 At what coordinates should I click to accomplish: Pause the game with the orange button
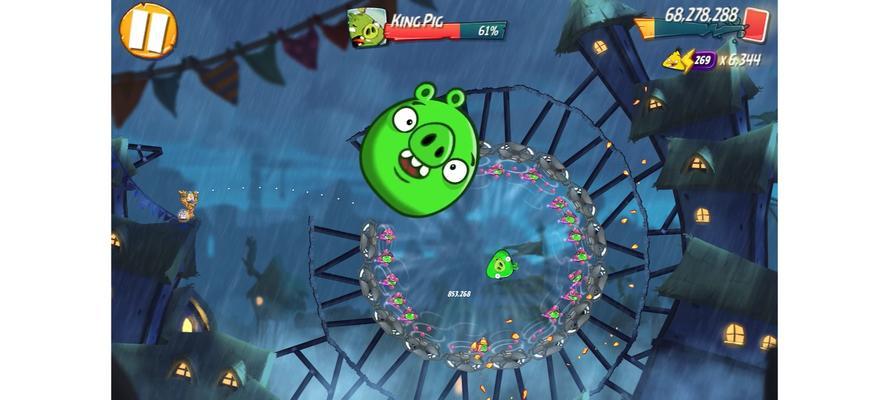click(148, 29)
